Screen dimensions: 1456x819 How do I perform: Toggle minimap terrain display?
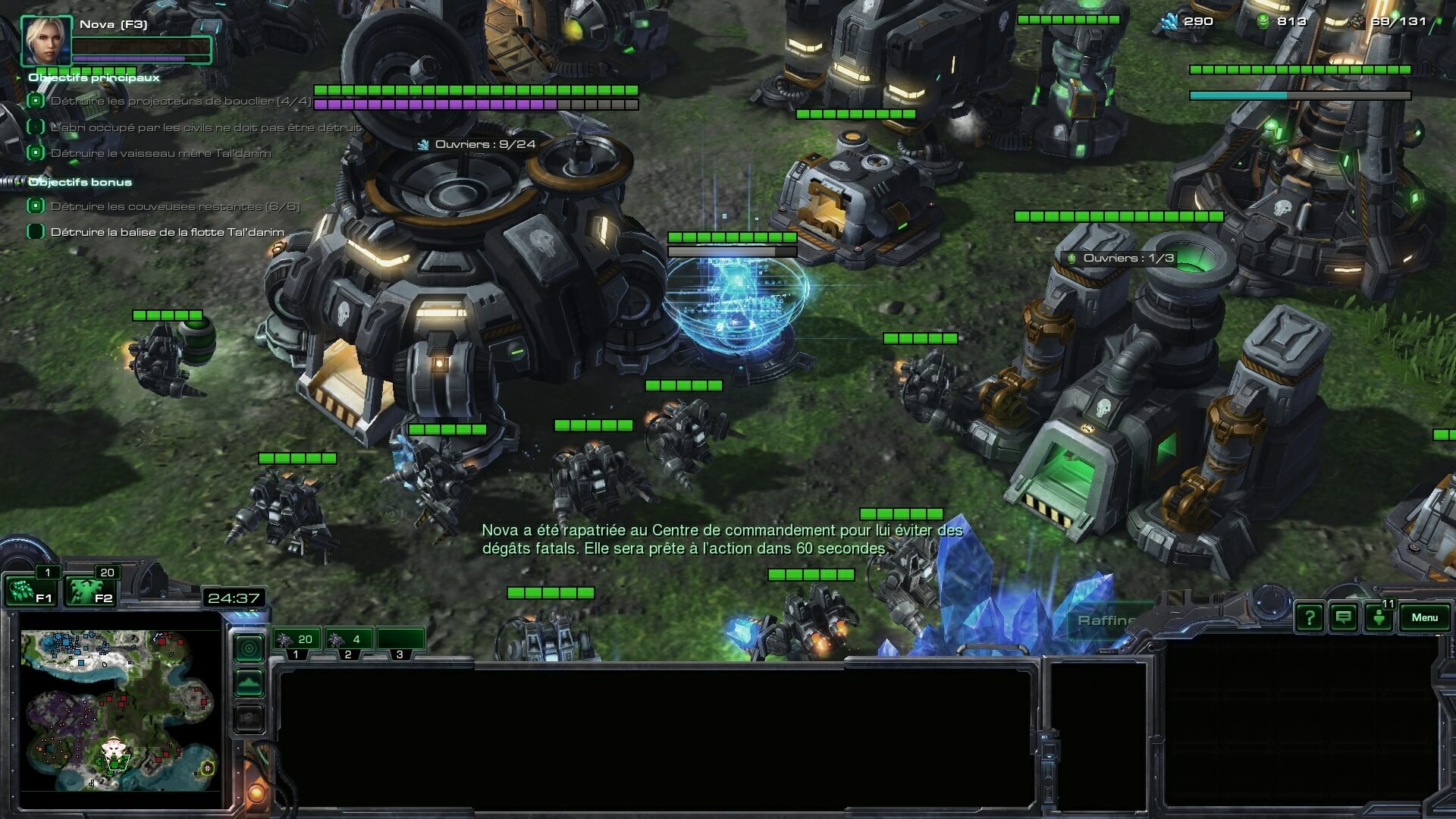click(249, 683)
